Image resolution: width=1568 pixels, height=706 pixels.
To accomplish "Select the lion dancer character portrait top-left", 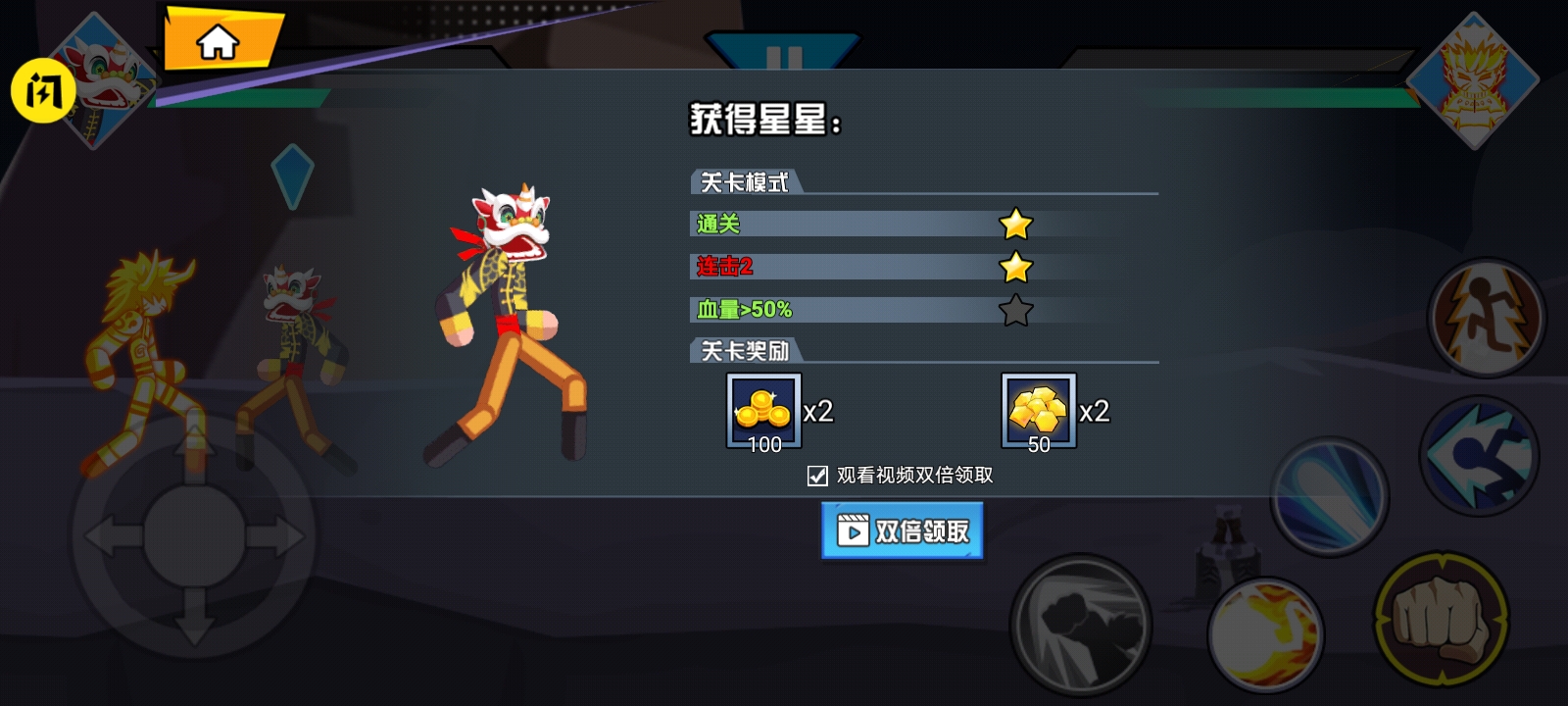I will coord(98,74).
